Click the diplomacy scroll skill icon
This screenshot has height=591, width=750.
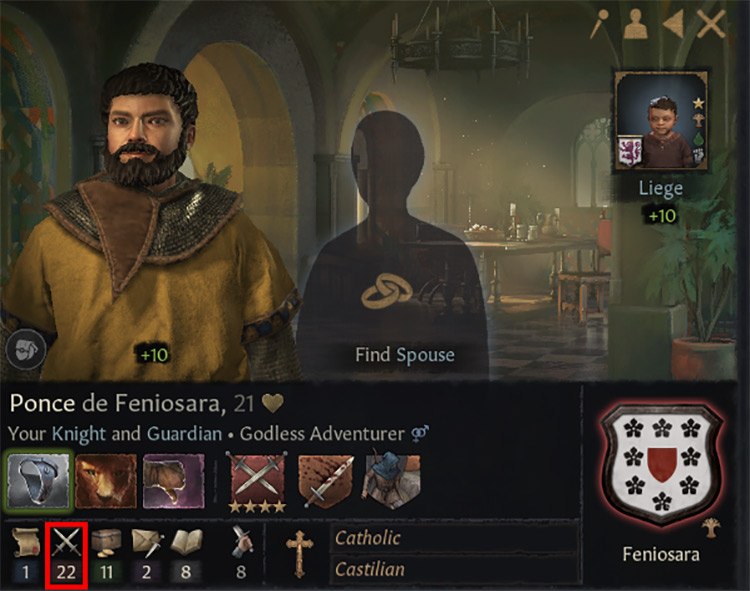pos(26,541)
